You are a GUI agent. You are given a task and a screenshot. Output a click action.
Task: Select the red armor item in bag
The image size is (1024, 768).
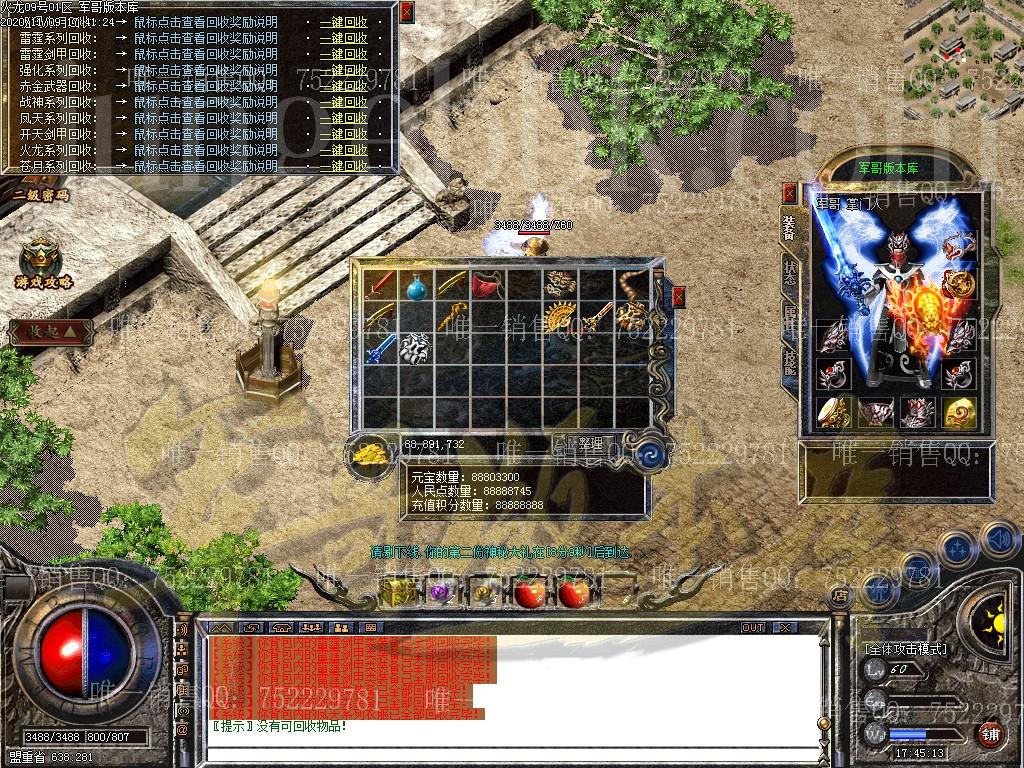(487, 284)
